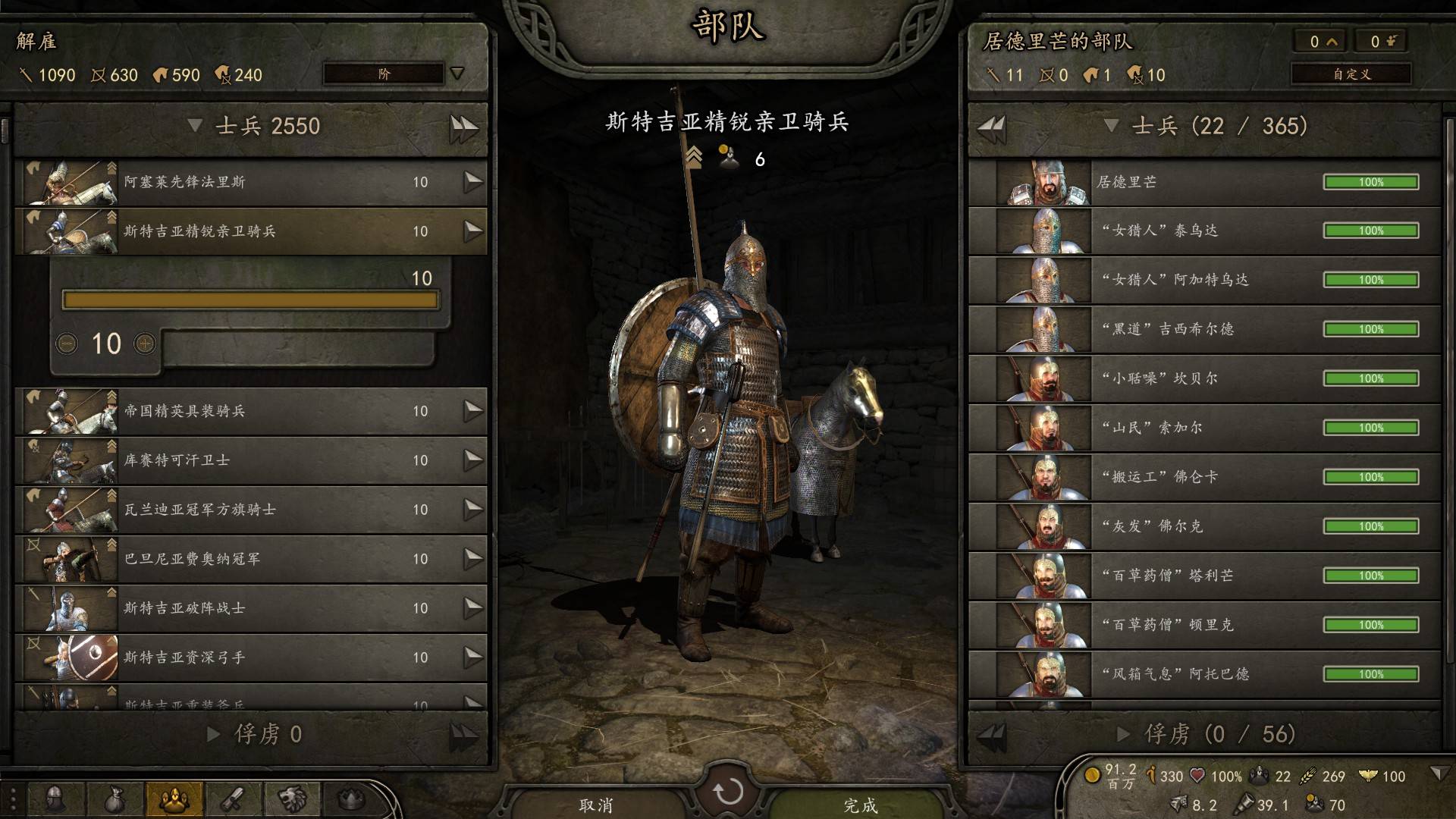Select the 巴旦尼亚费奥纳冠军 archer row

point(250,559)
